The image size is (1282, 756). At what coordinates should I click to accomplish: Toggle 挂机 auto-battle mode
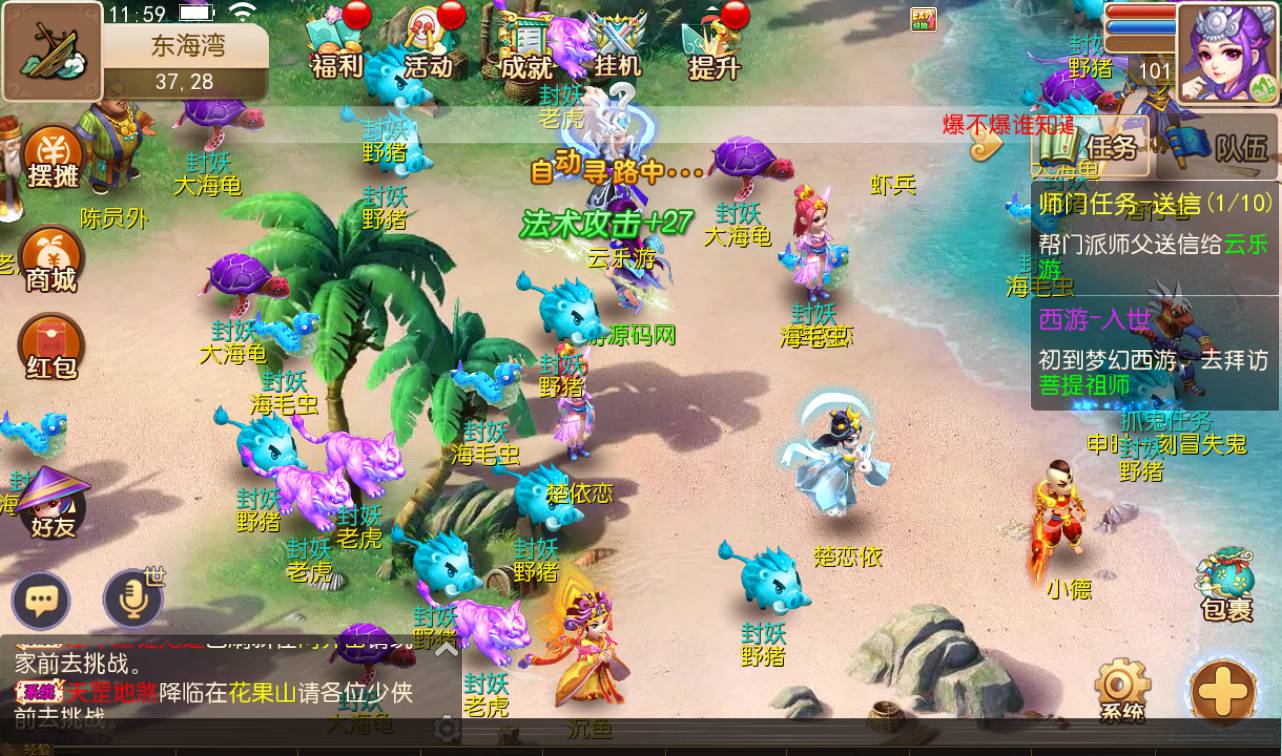(x=617, y=47)
